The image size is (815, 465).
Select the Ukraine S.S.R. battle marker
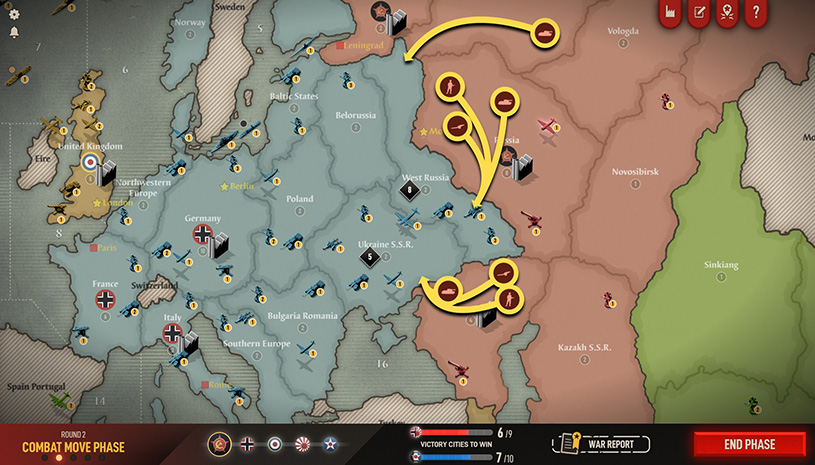pos(370,257)
